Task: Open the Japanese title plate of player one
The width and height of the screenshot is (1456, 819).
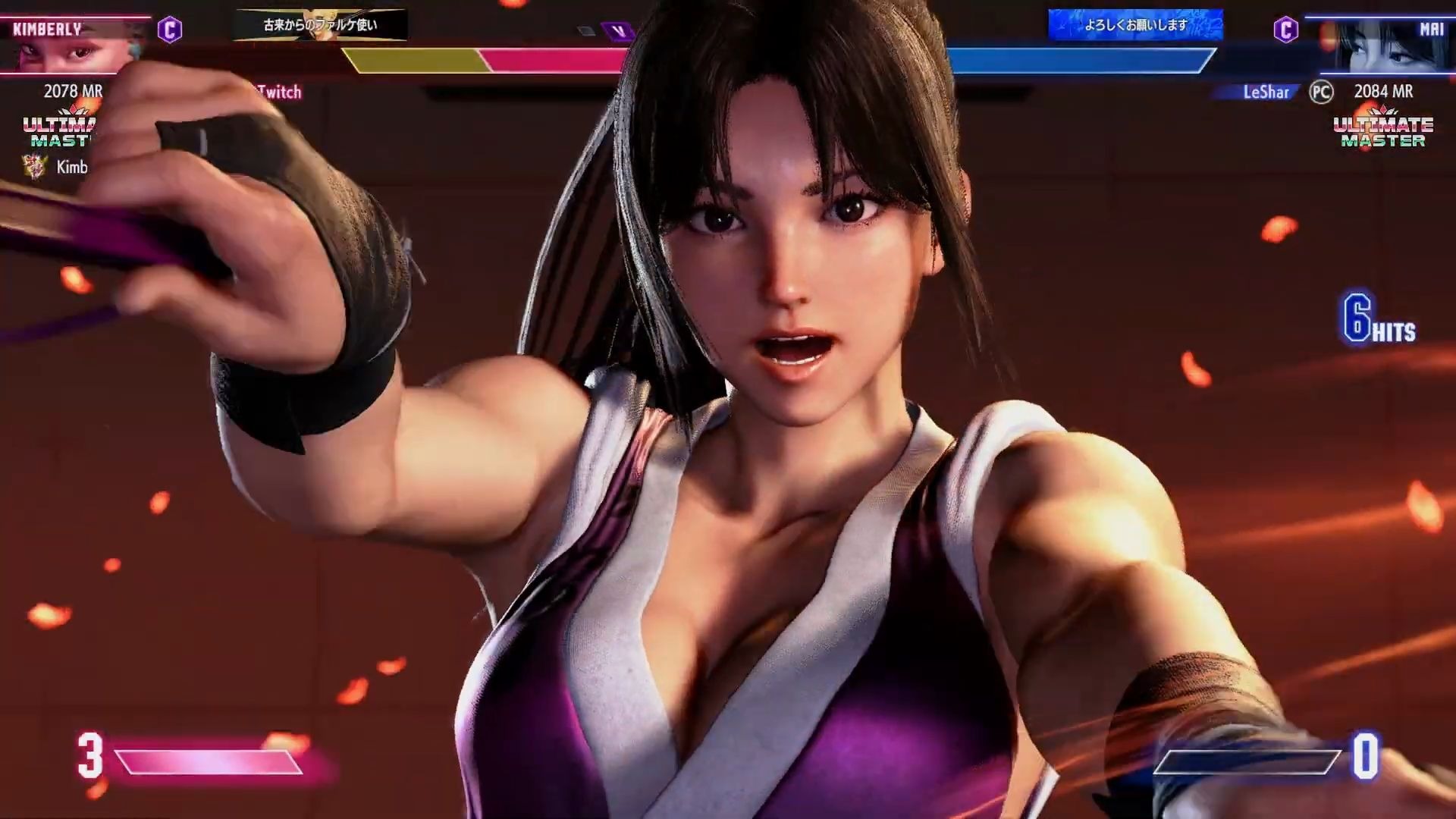Action: 320,25
